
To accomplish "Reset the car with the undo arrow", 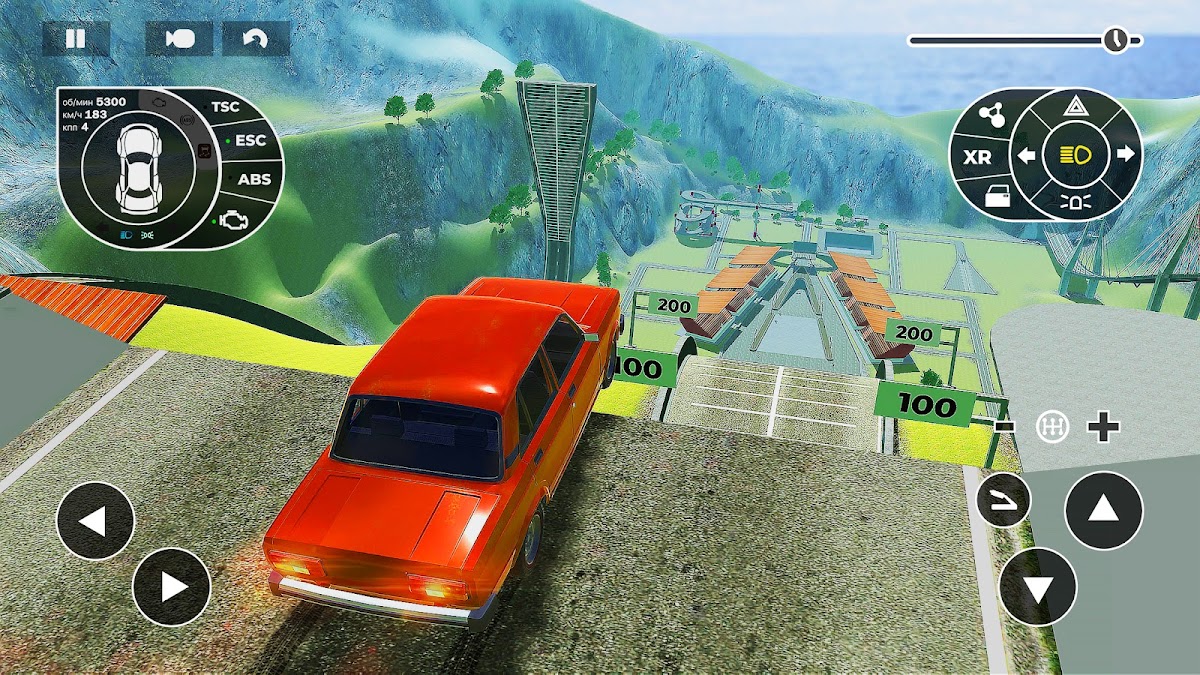I will click(256, 39).
